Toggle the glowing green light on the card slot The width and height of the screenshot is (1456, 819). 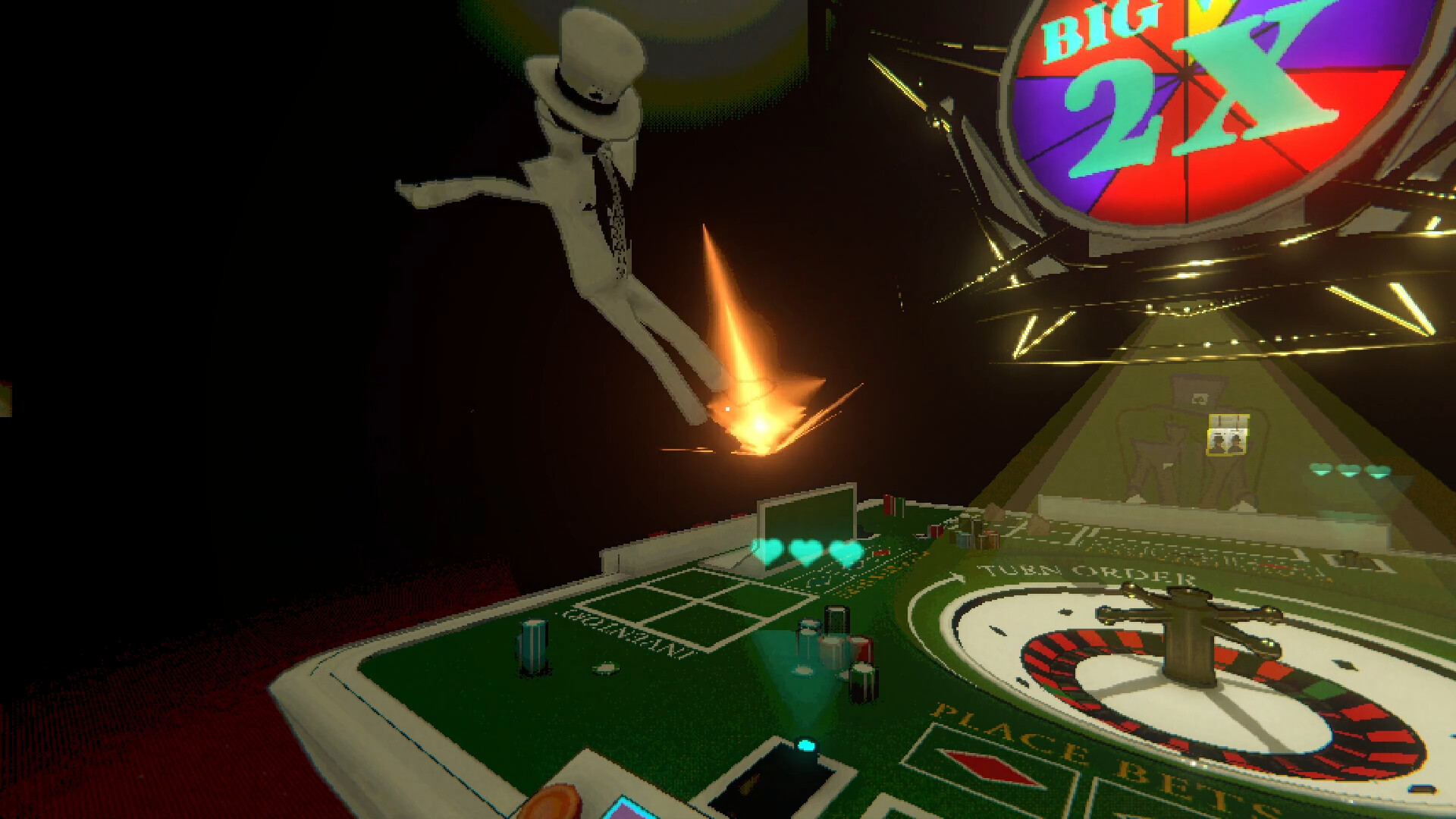point(805,746)
